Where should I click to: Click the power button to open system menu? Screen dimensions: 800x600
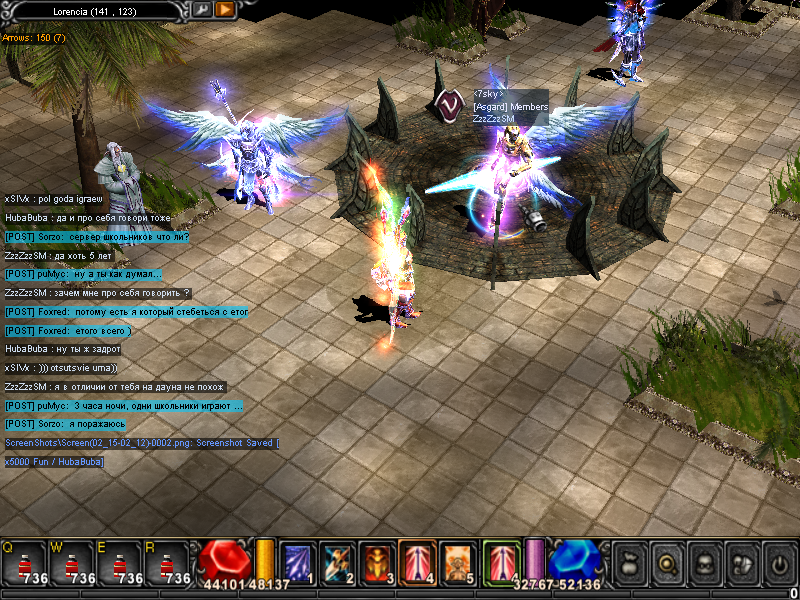(x=777, y=562)
